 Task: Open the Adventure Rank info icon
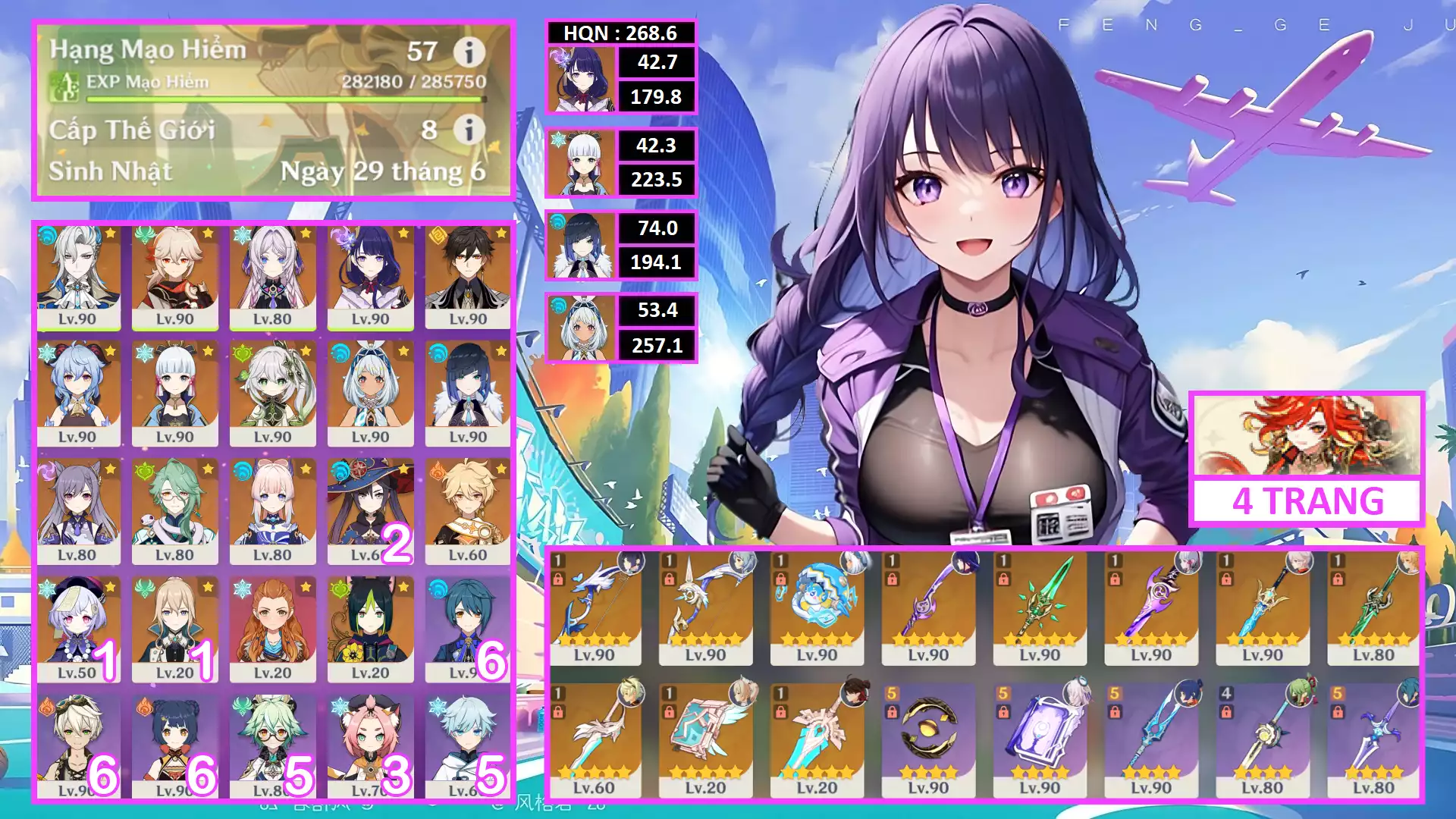point(469,52)
